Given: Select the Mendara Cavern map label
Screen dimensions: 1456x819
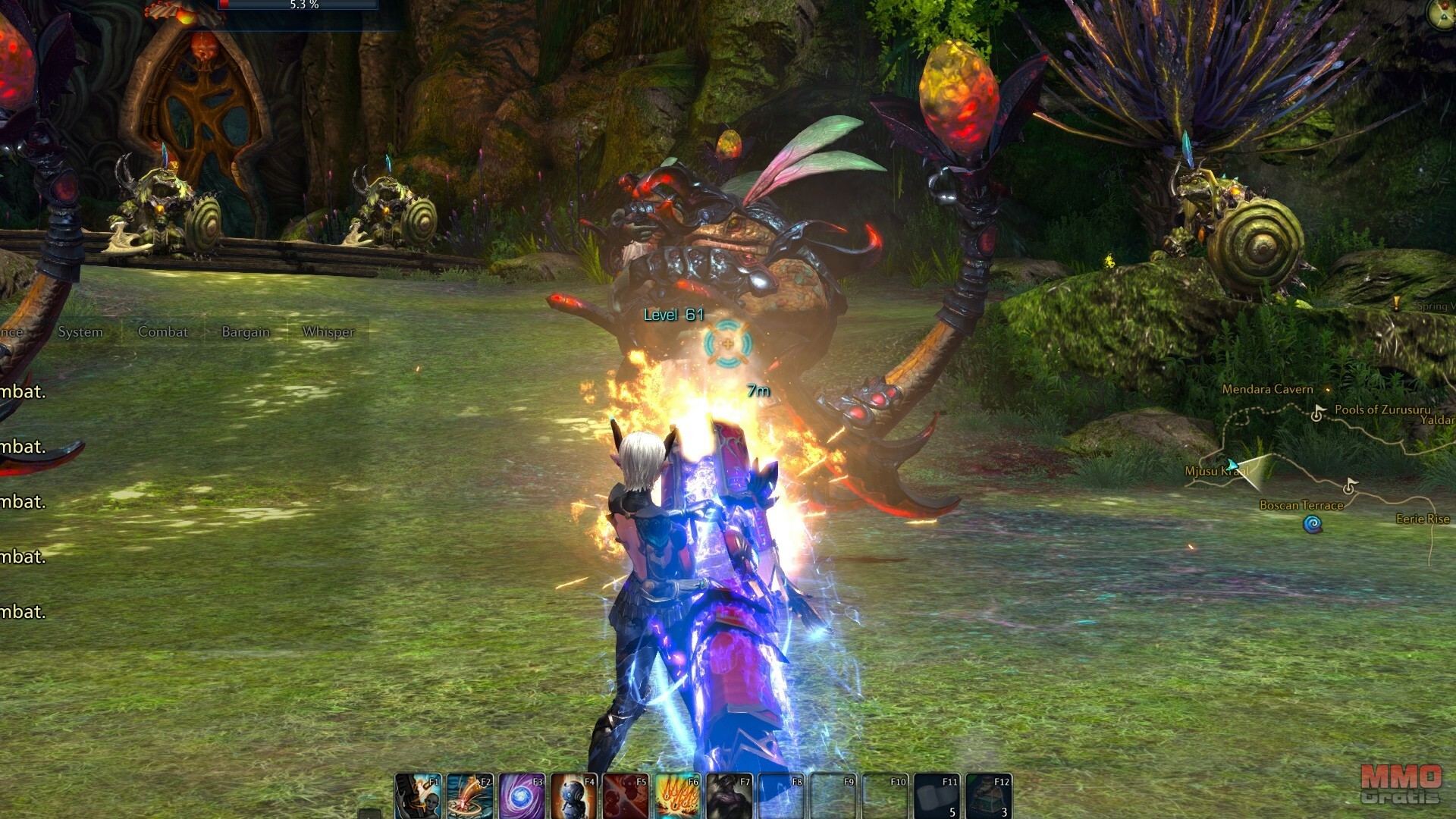Looking at the screenshot, I should pyautogui.click(x=1267, y=389).
